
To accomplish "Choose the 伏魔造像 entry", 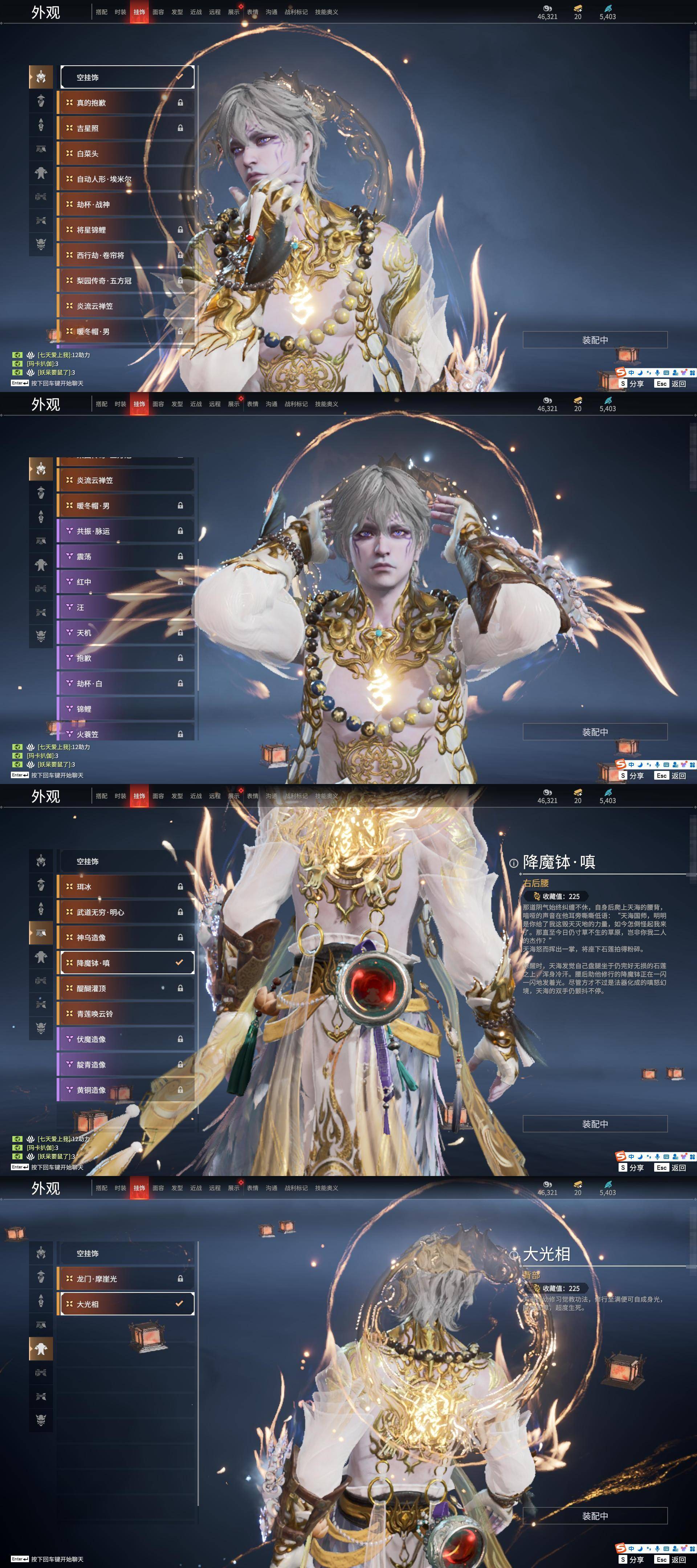I will [127, 1040].
